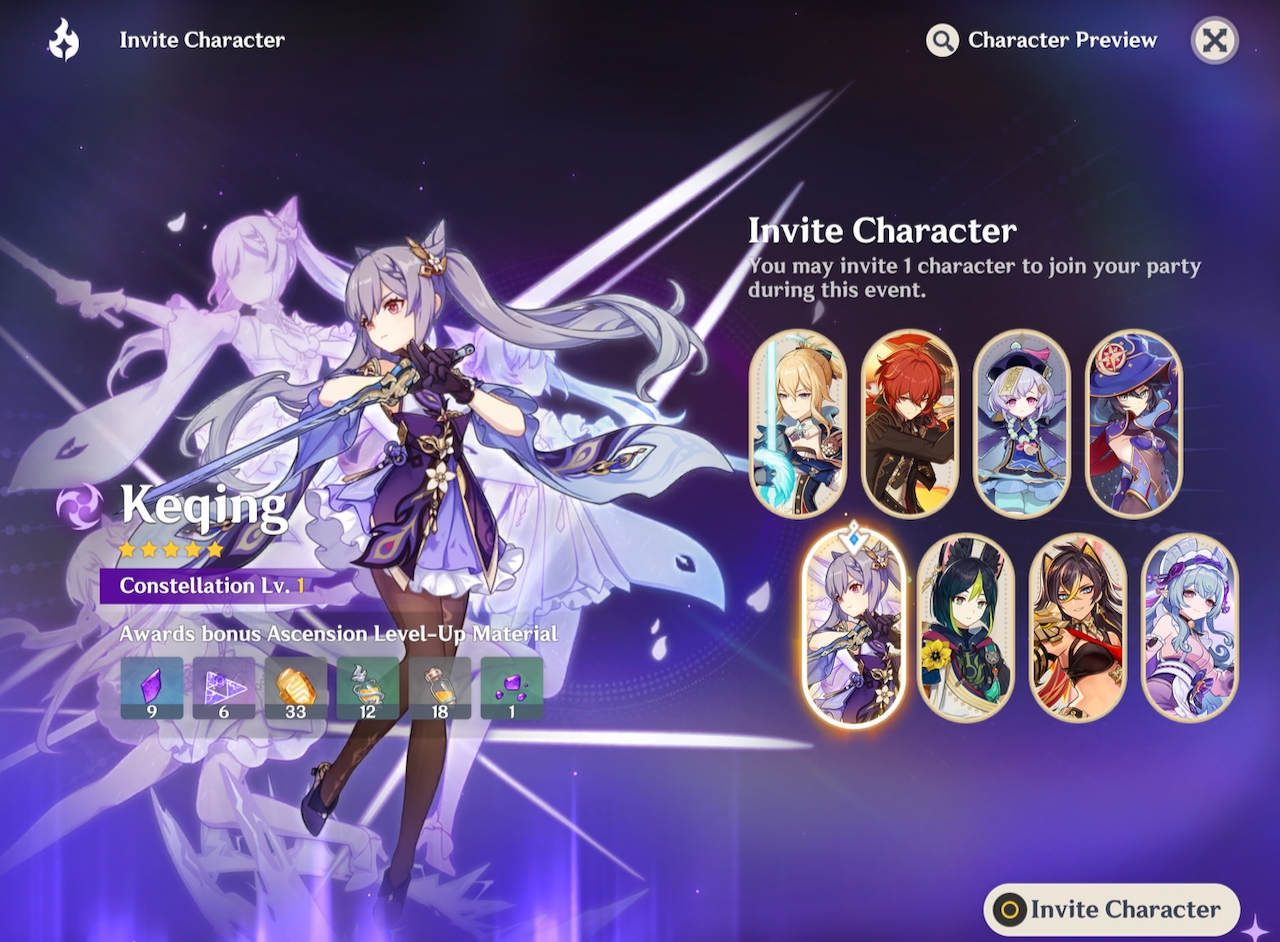Inspect the green bottle reward with 12

368,687
